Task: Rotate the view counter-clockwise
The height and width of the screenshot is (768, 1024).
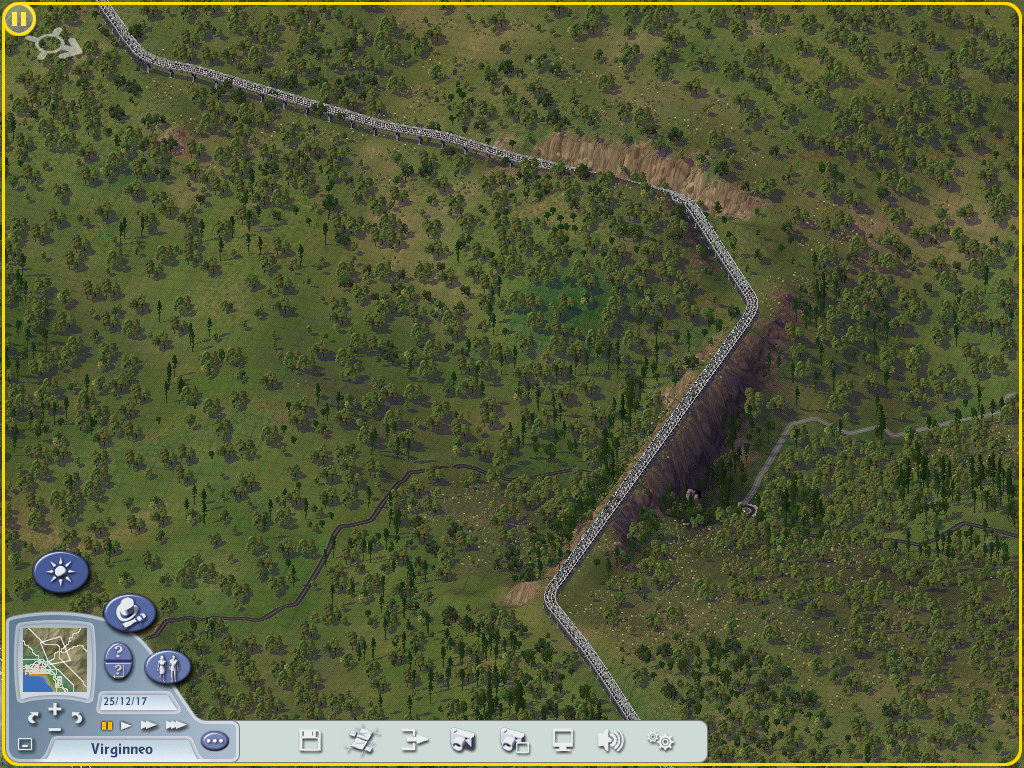Action: point(33,717)
